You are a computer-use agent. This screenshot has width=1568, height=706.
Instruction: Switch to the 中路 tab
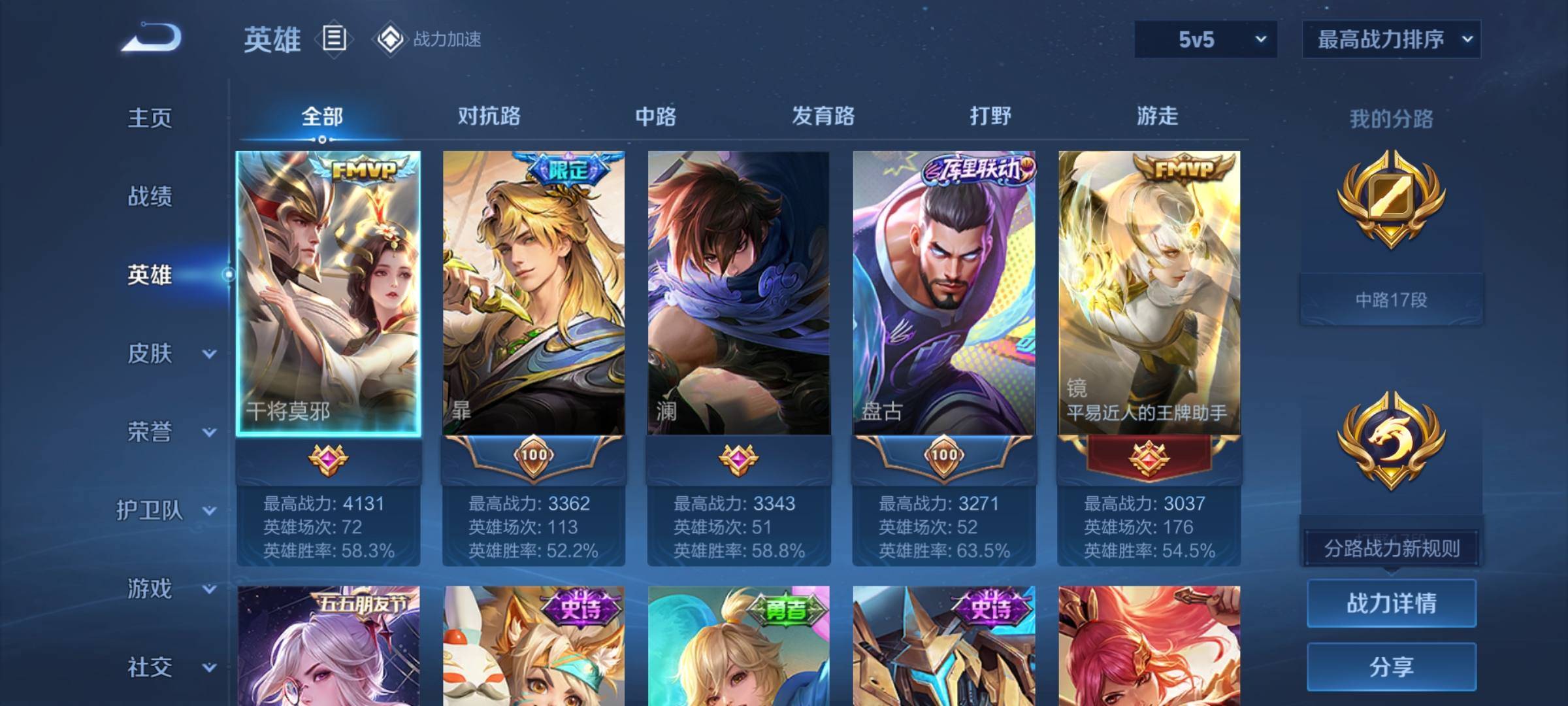655,116
